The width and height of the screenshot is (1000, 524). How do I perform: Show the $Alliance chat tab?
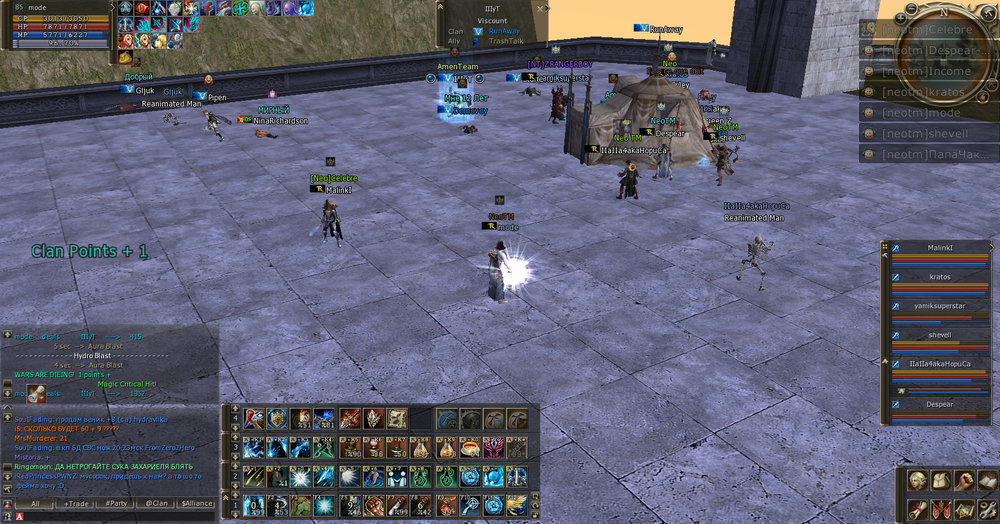(196, 504)
